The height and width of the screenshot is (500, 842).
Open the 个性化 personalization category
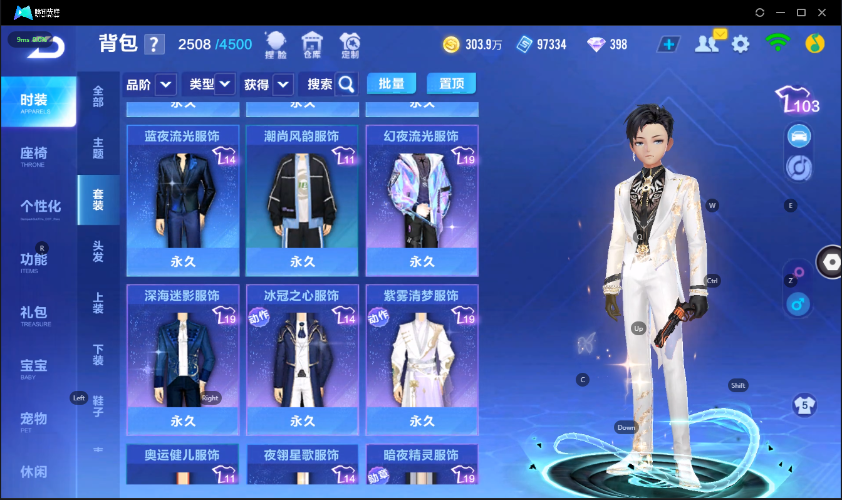coord(40,207)
